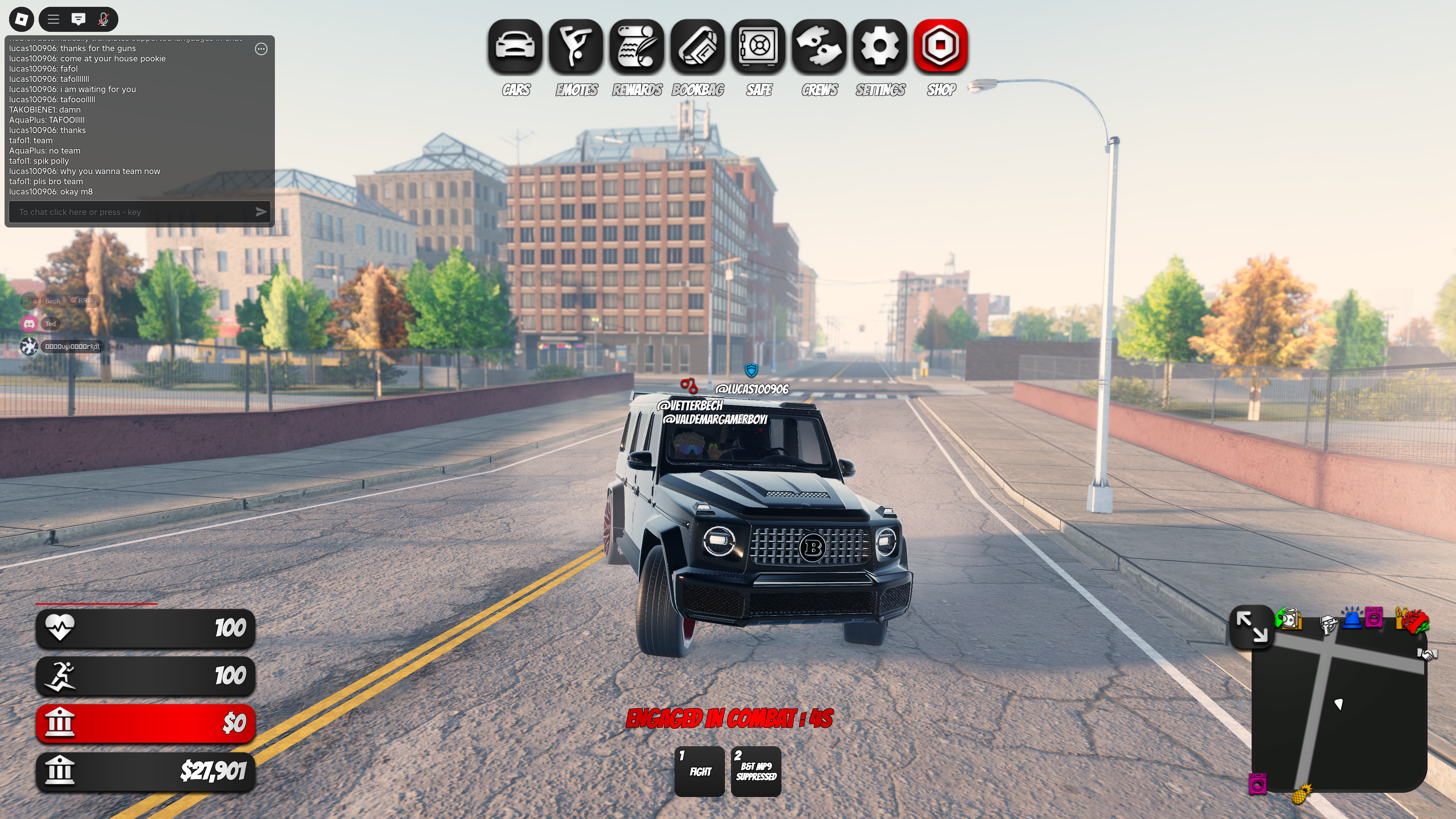Screen dimensions: 1456x819
Task: Send the chat message with the arrow
Action: [x=260, y=212]
